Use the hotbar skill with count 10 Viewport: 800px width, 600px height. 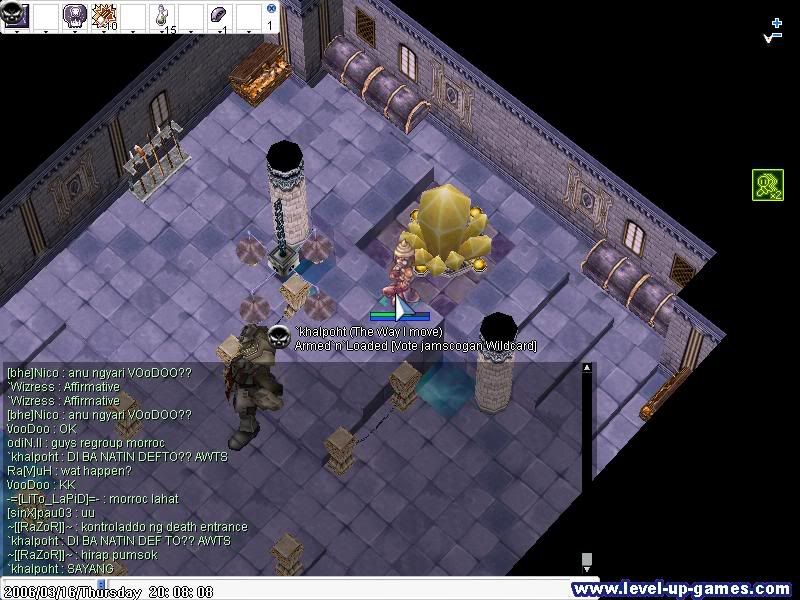[x=104, y=15]
